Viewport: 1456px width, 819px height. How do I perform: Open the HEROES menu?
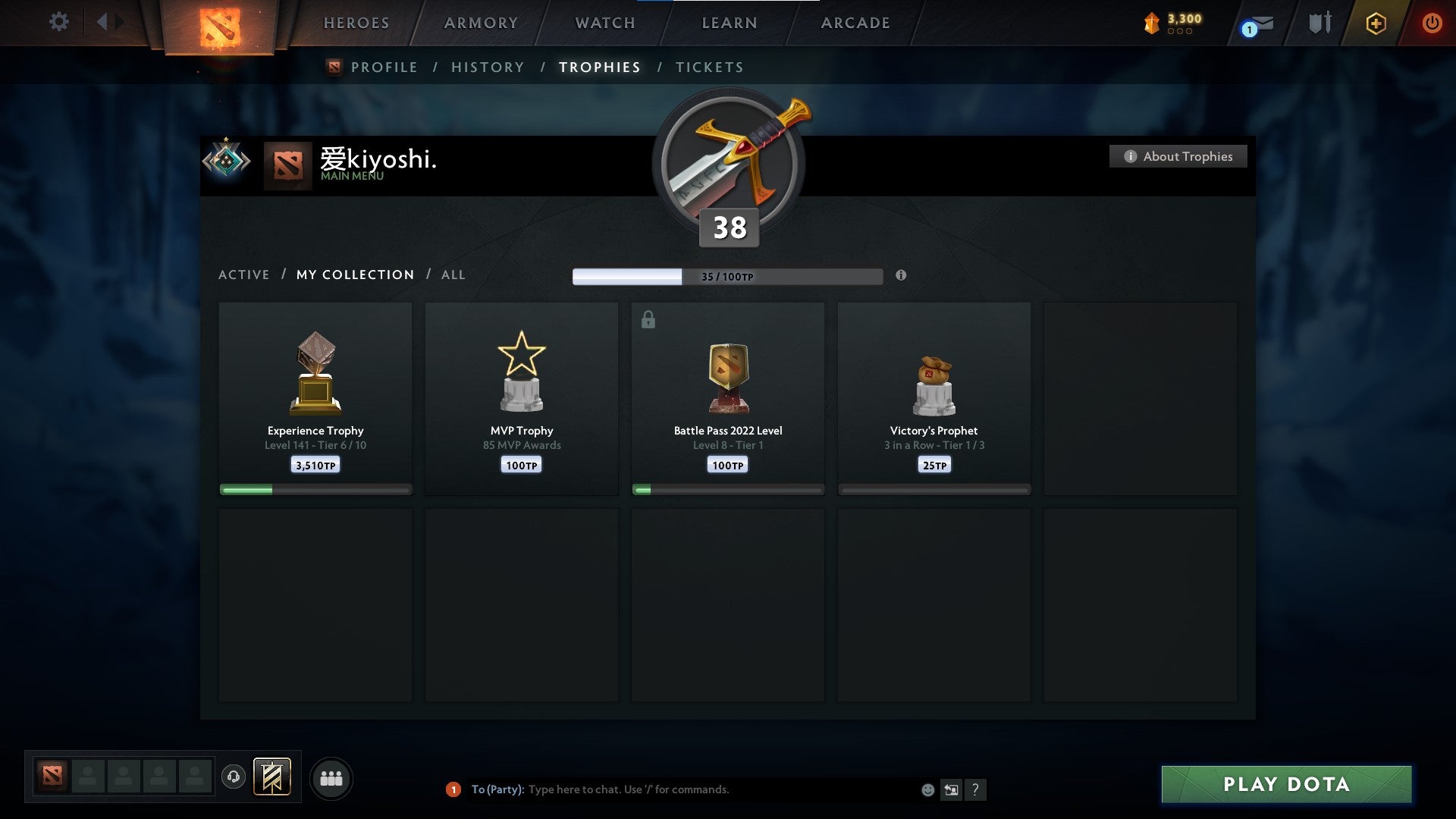pyautogui.click(x=356, y=23)
